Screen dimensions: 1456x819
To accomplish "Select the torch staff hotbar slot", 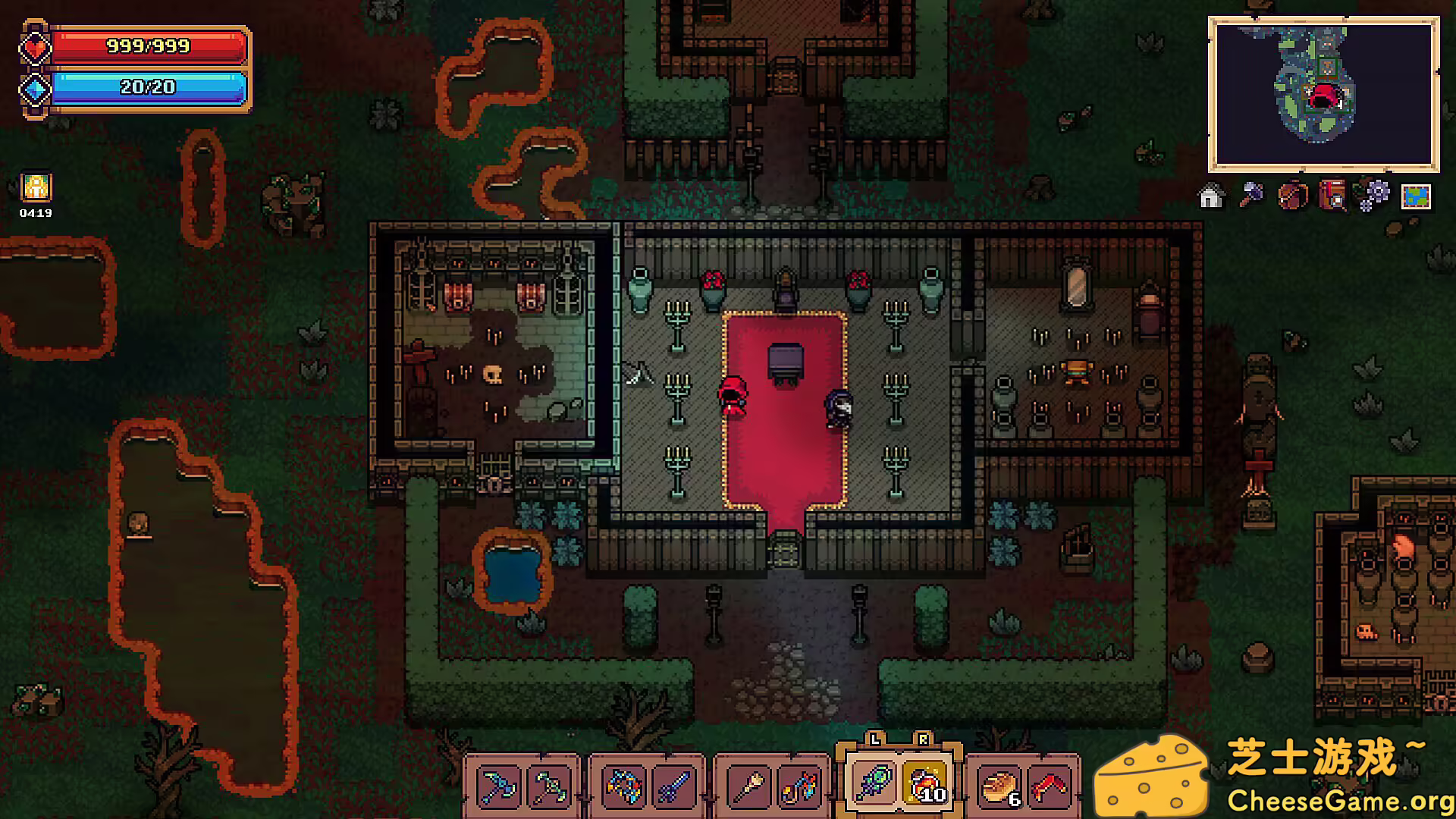I will click(x=749, y=786).
